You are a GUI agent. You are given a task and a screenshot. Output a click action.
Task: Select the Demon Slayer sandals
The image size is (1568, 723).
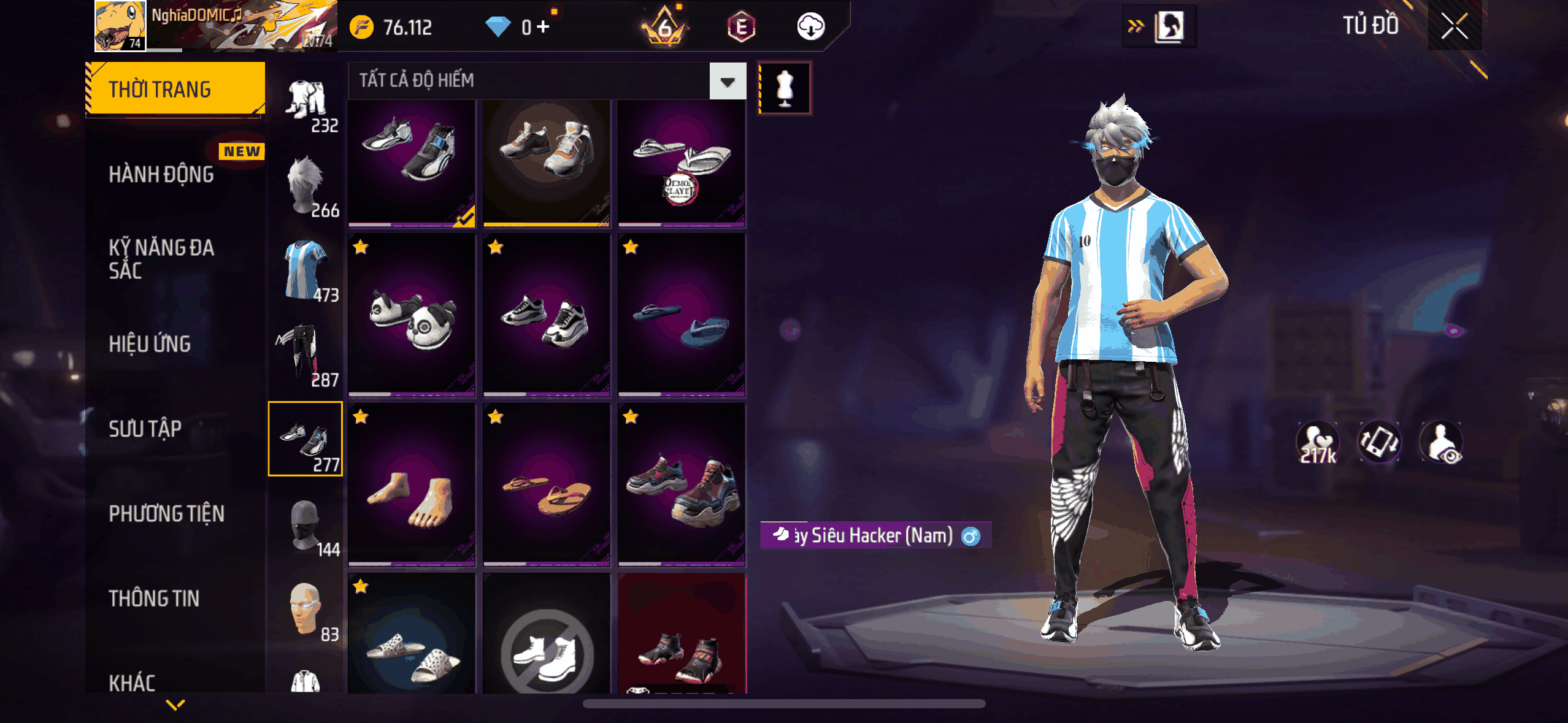coord(682,163)
